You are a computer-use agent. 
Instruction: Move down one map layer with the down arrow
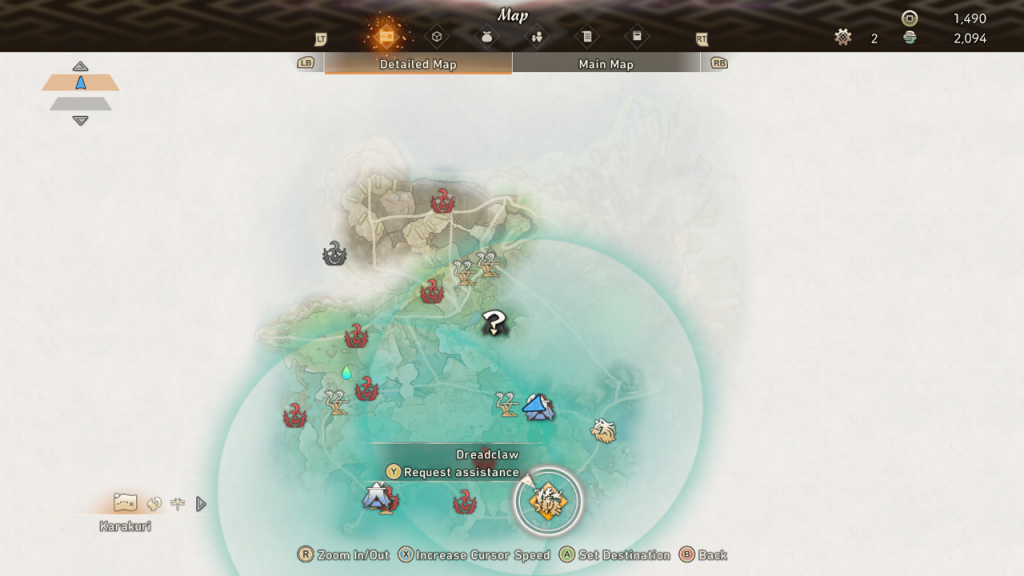point(80,121)
